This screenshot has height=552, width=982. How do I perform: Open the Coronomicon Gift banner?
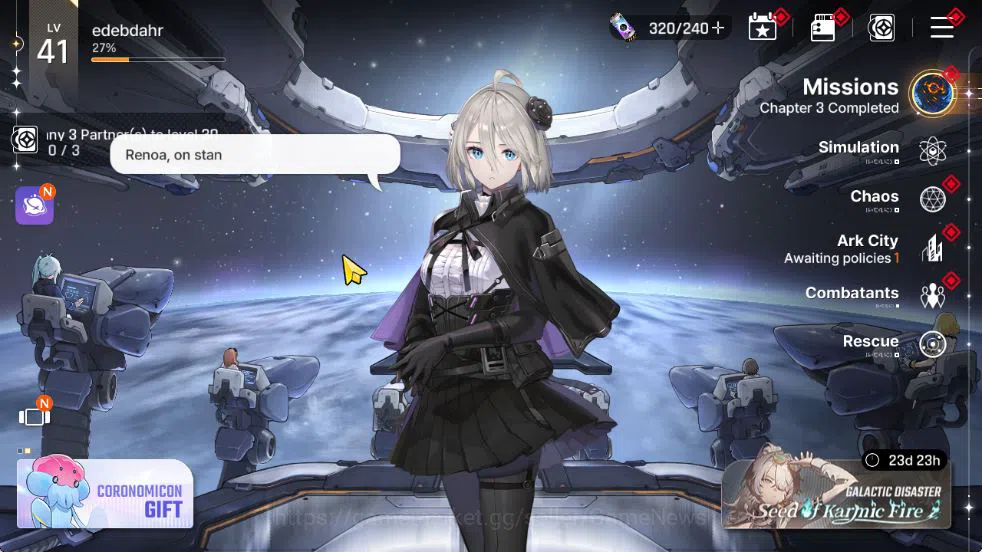point(105,494)
